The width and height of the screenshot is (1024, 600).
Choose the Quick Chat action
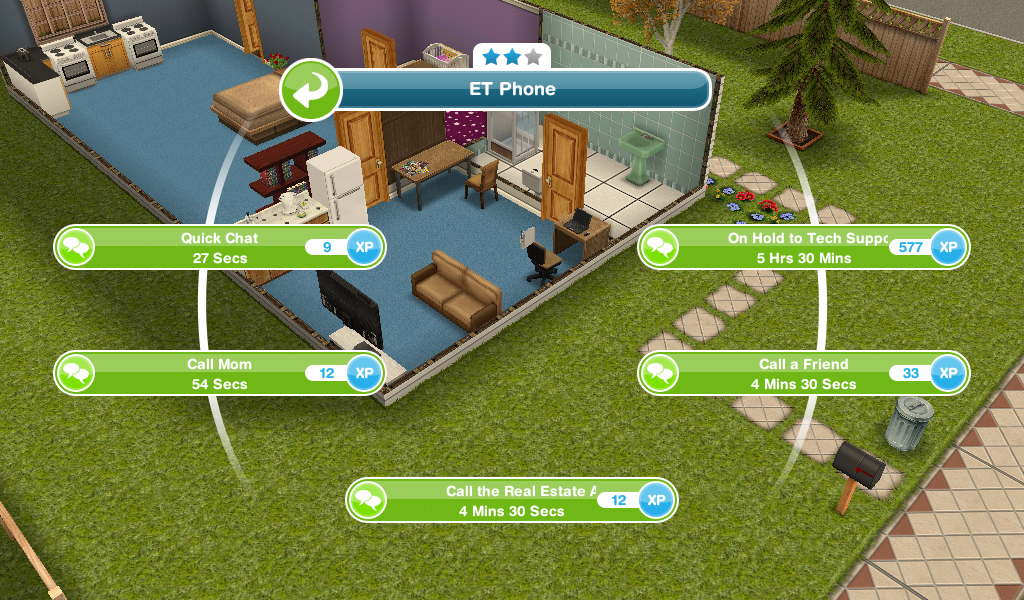coord(219,248)
